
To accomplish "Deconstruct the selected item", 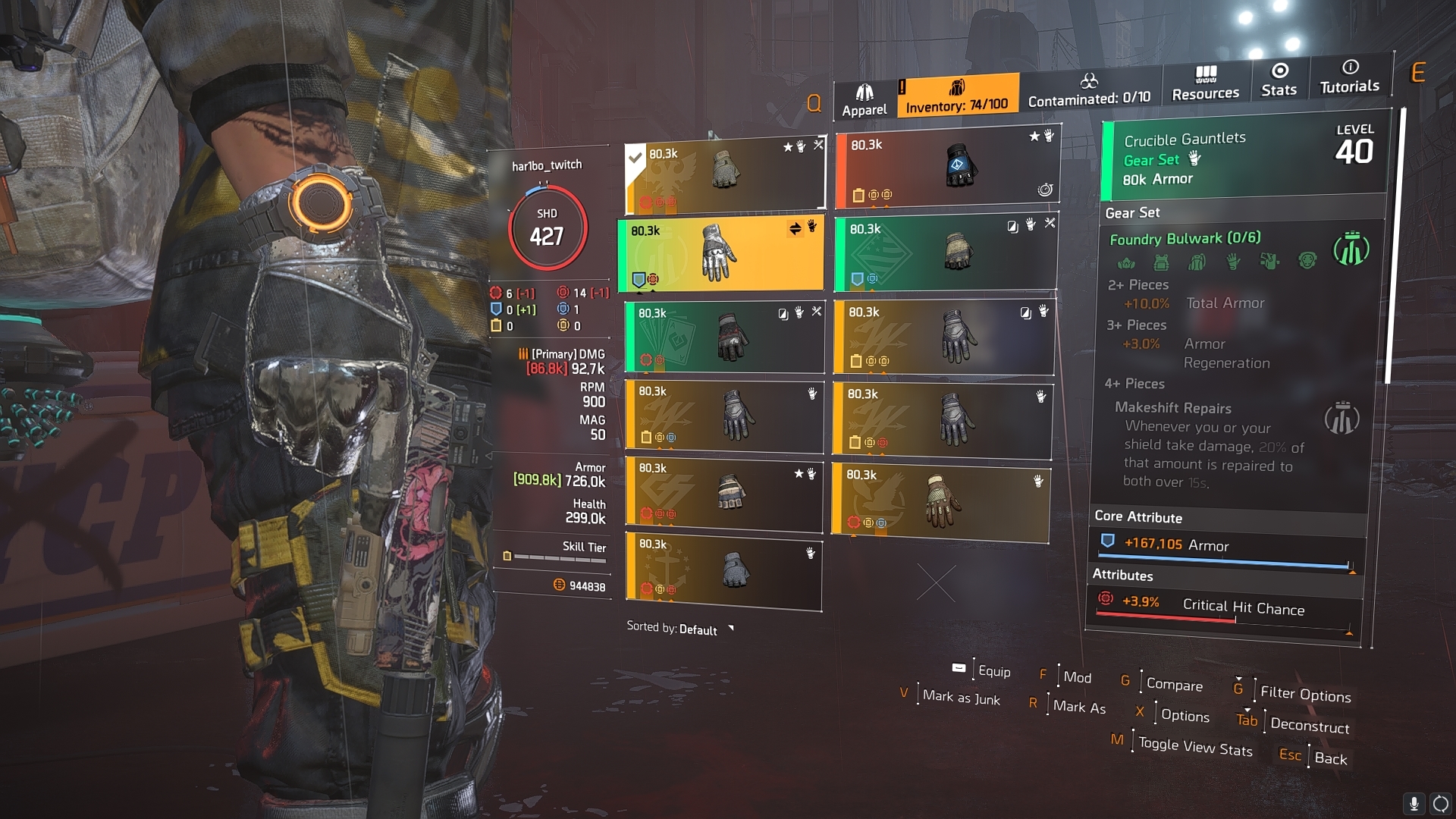I will click(1309, 725).
